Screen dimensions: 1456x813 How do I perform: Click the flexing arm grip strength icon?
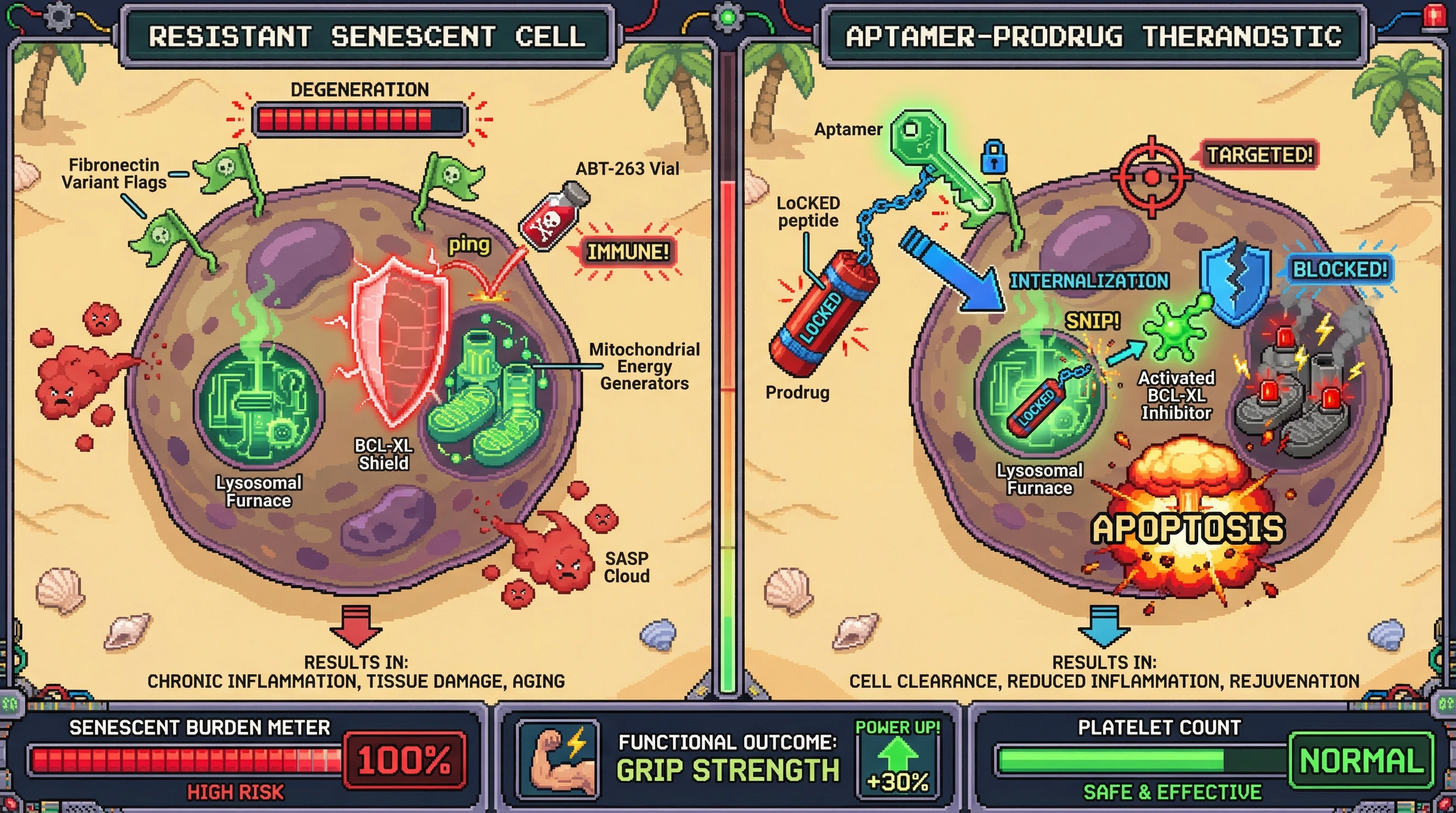559,758
